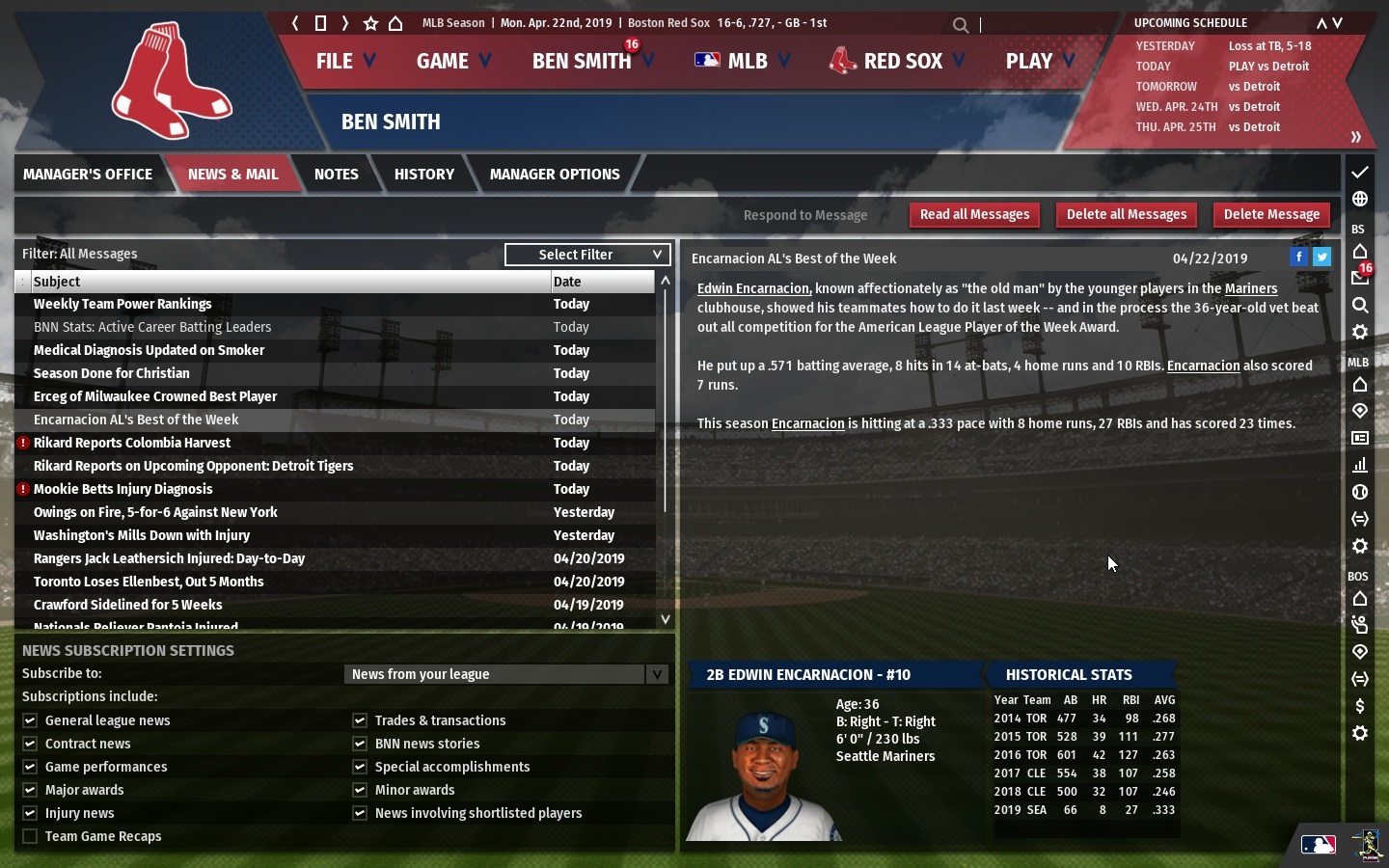Open the News from your league dropdown
The width and height of the screenshot is (1389, 868).
tap(506, 674)
